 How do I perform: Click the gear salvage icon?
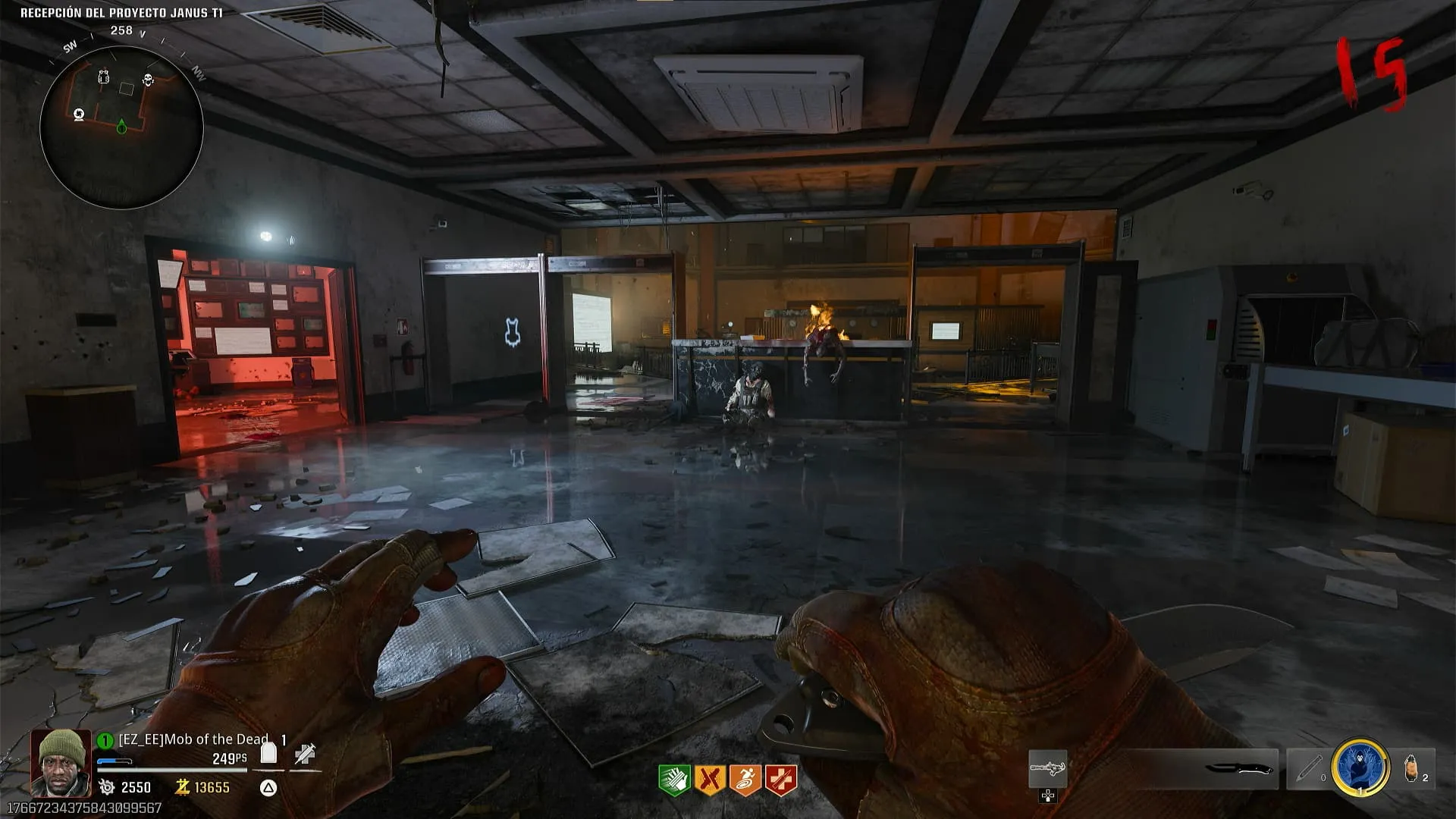107,787
